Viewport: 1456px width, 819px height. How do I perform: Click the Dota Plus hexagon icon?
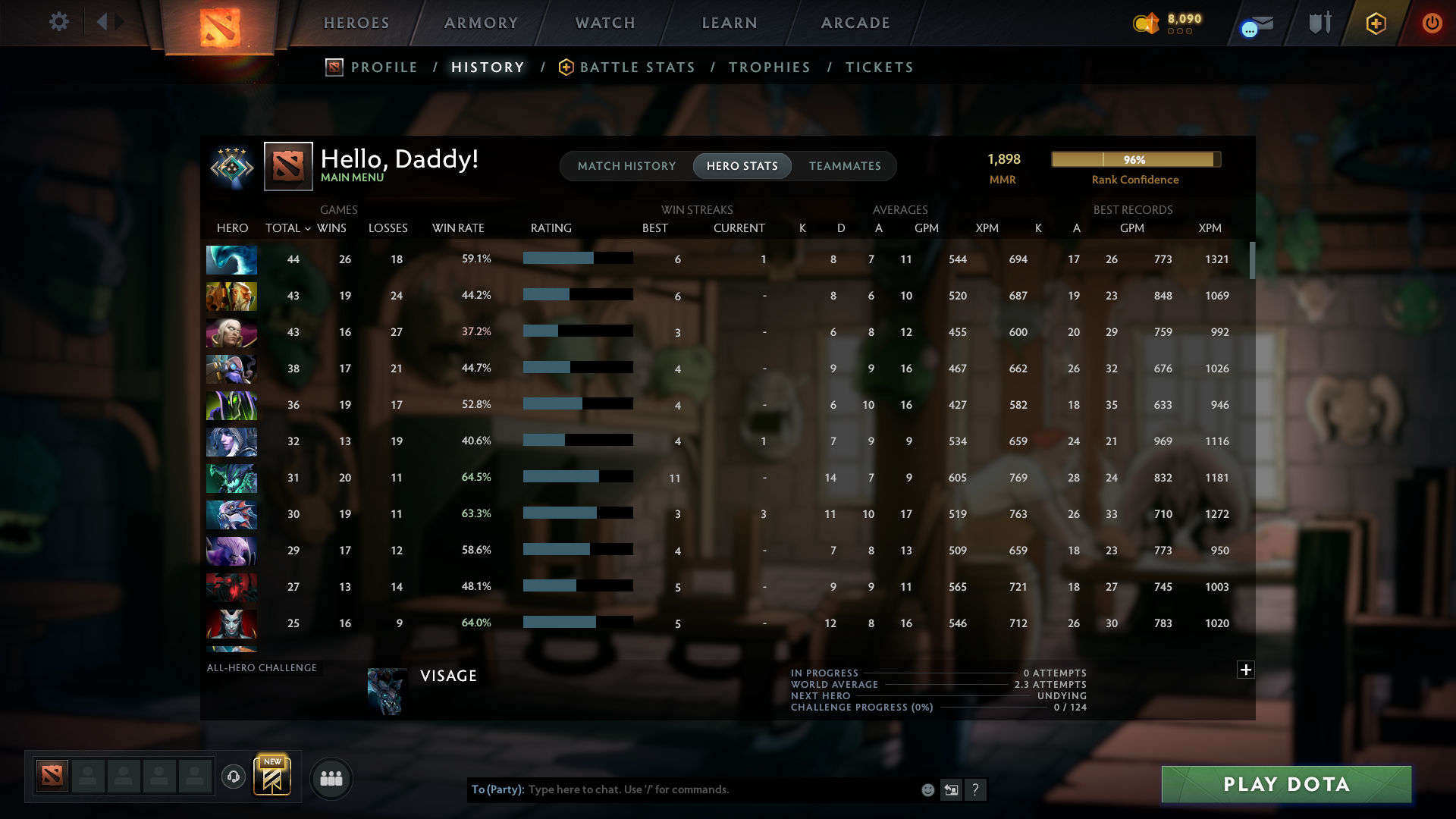click(1376, 23)
